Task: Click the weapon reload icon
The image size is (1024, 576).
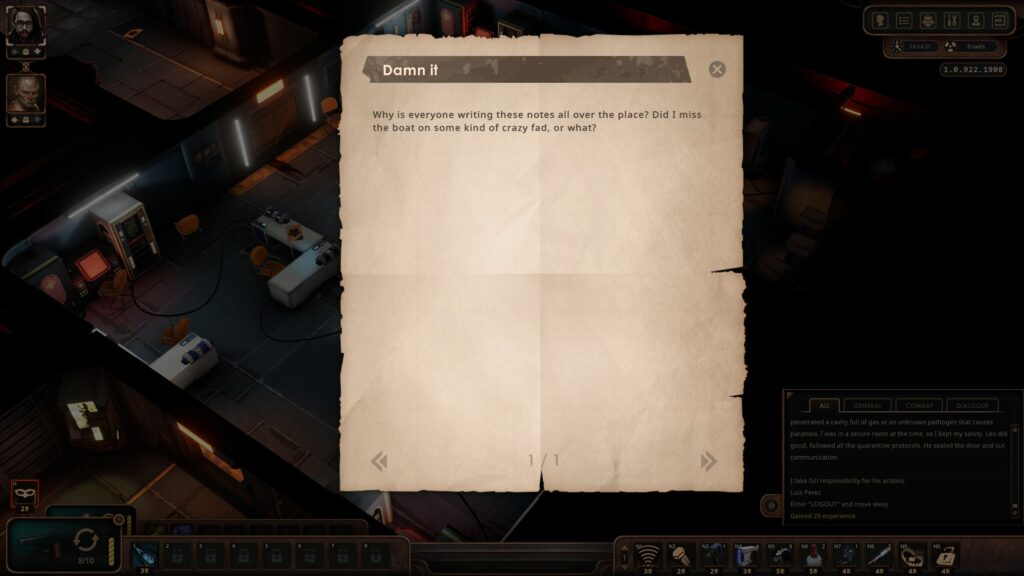Action: click(x=87, y=541)
